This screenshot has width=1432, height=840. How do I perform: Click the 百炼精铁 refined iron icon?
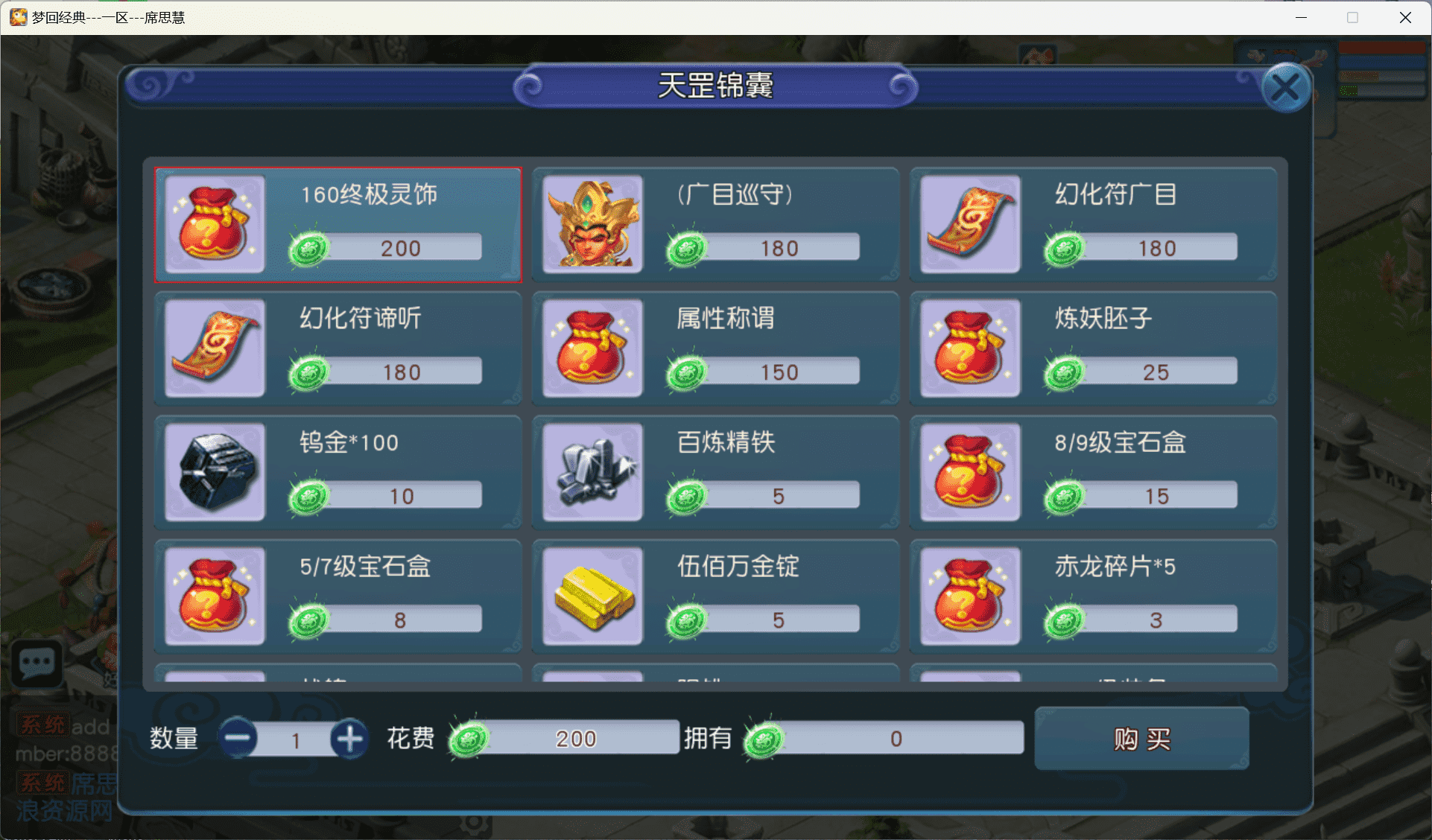tap(592, 472)
